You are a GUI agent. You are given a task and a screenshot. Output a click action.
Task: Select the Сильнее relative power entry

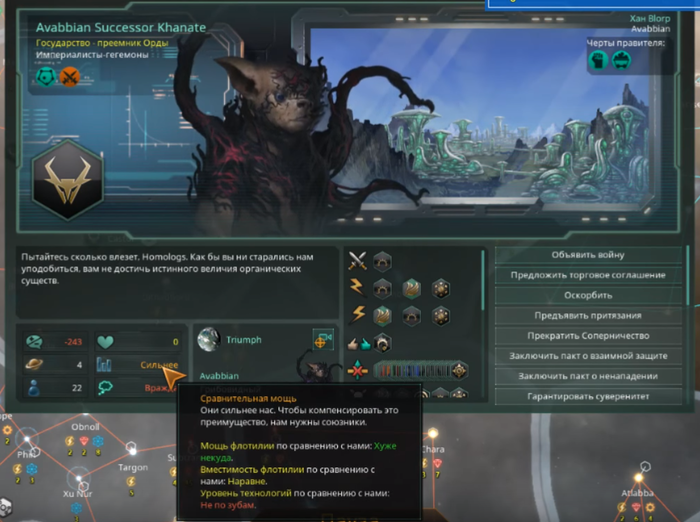tap(140, 365)
